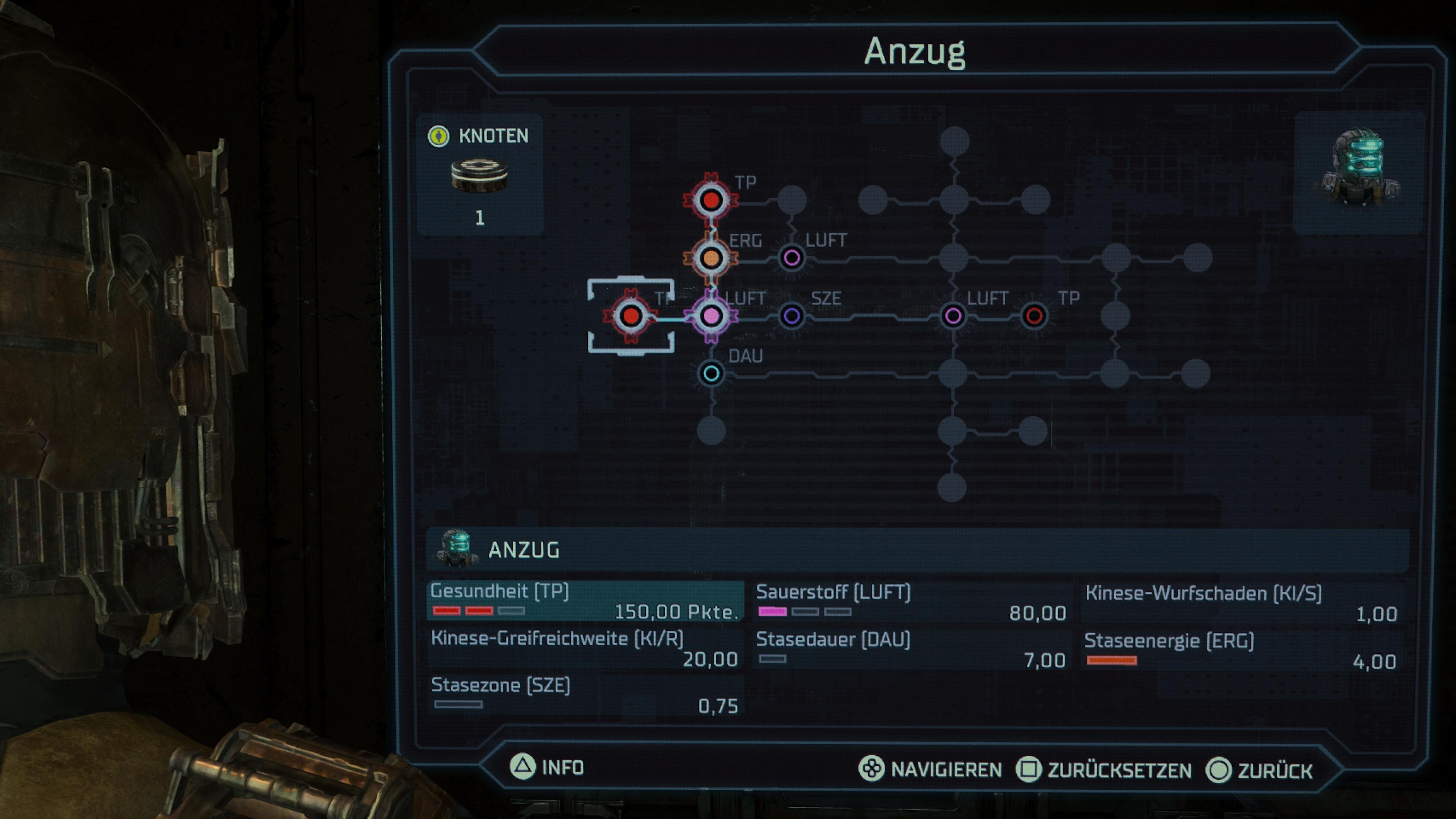Select the red TP health node at the top

tap(711, 198)
